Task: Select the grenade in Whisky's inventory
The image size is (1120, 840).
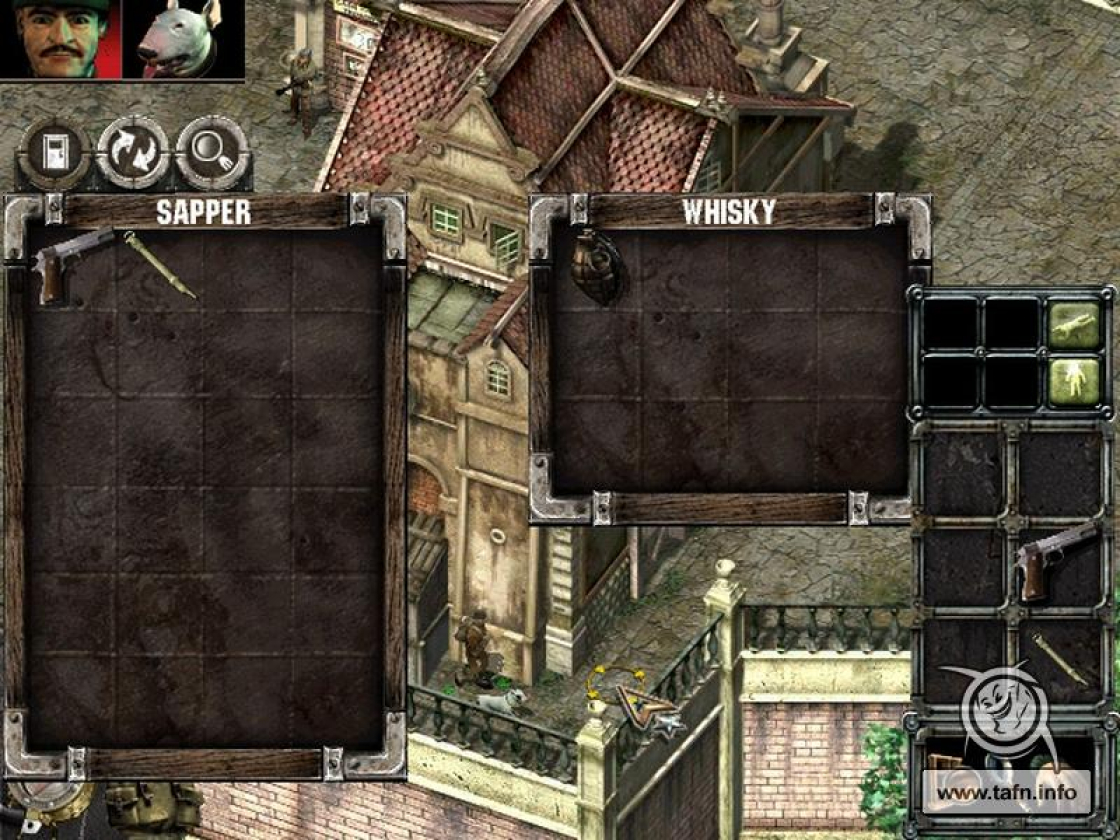Action: point(595,267)
